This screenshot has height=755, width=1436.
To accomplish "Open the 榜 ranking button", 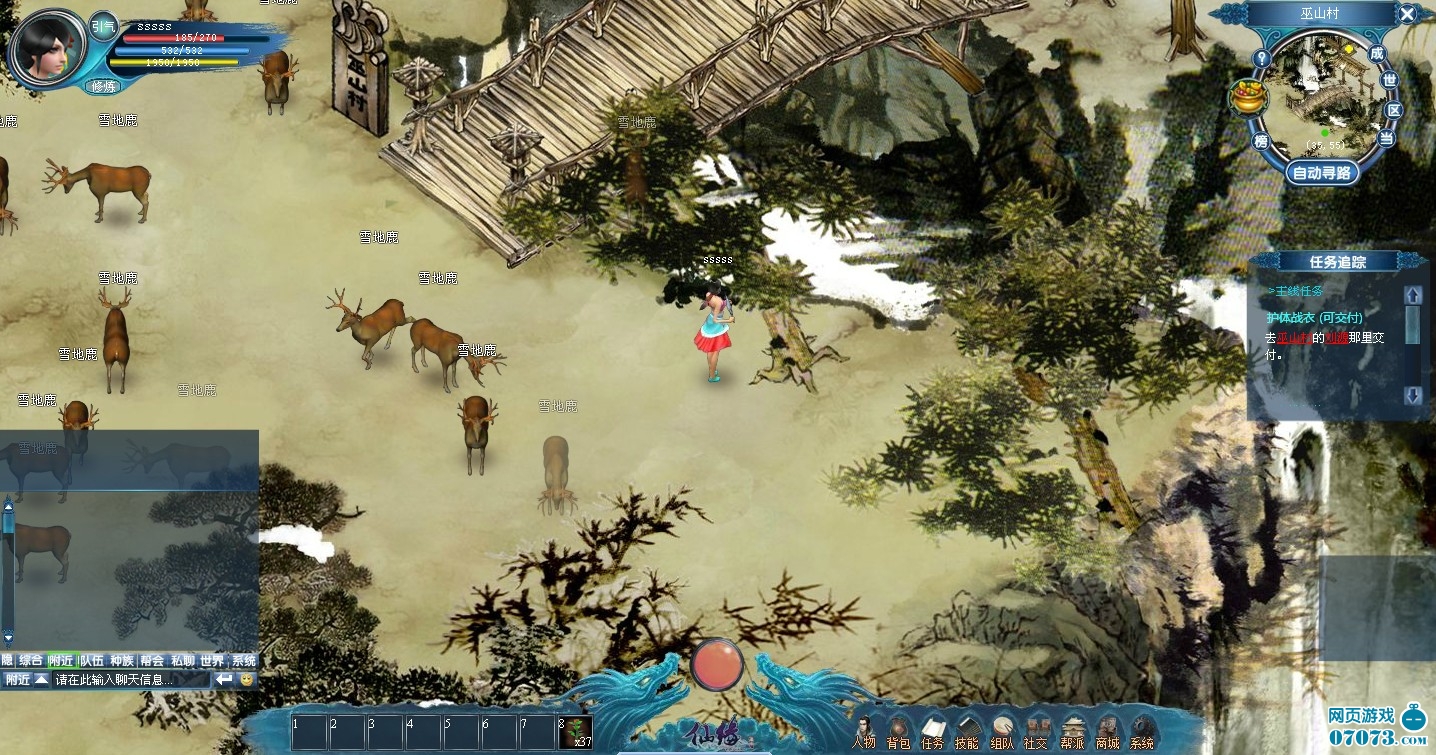I will click(1261, 141).
